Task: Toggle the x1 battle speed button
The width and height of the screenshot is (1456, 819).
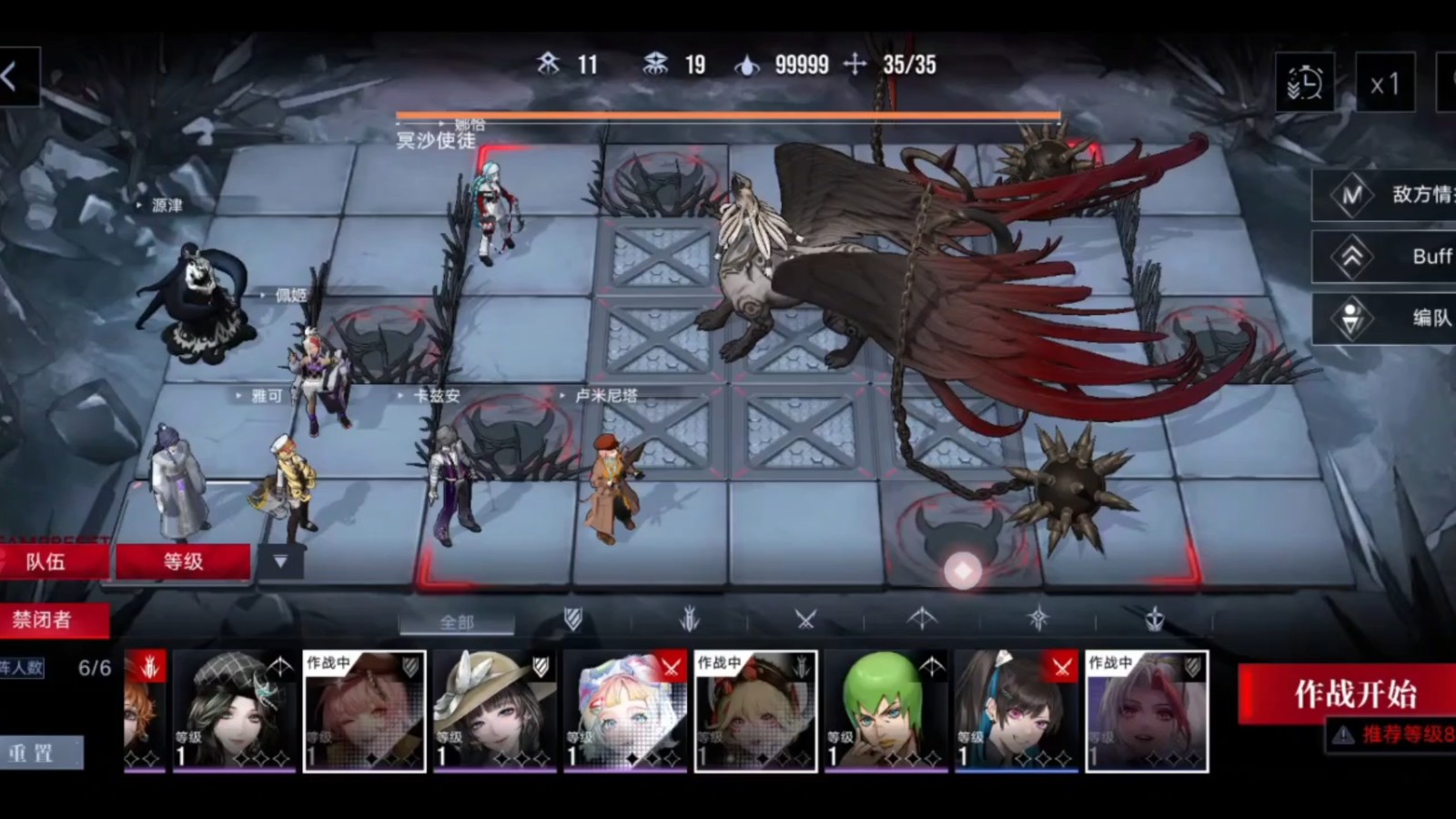Action: click(1385, 84)
